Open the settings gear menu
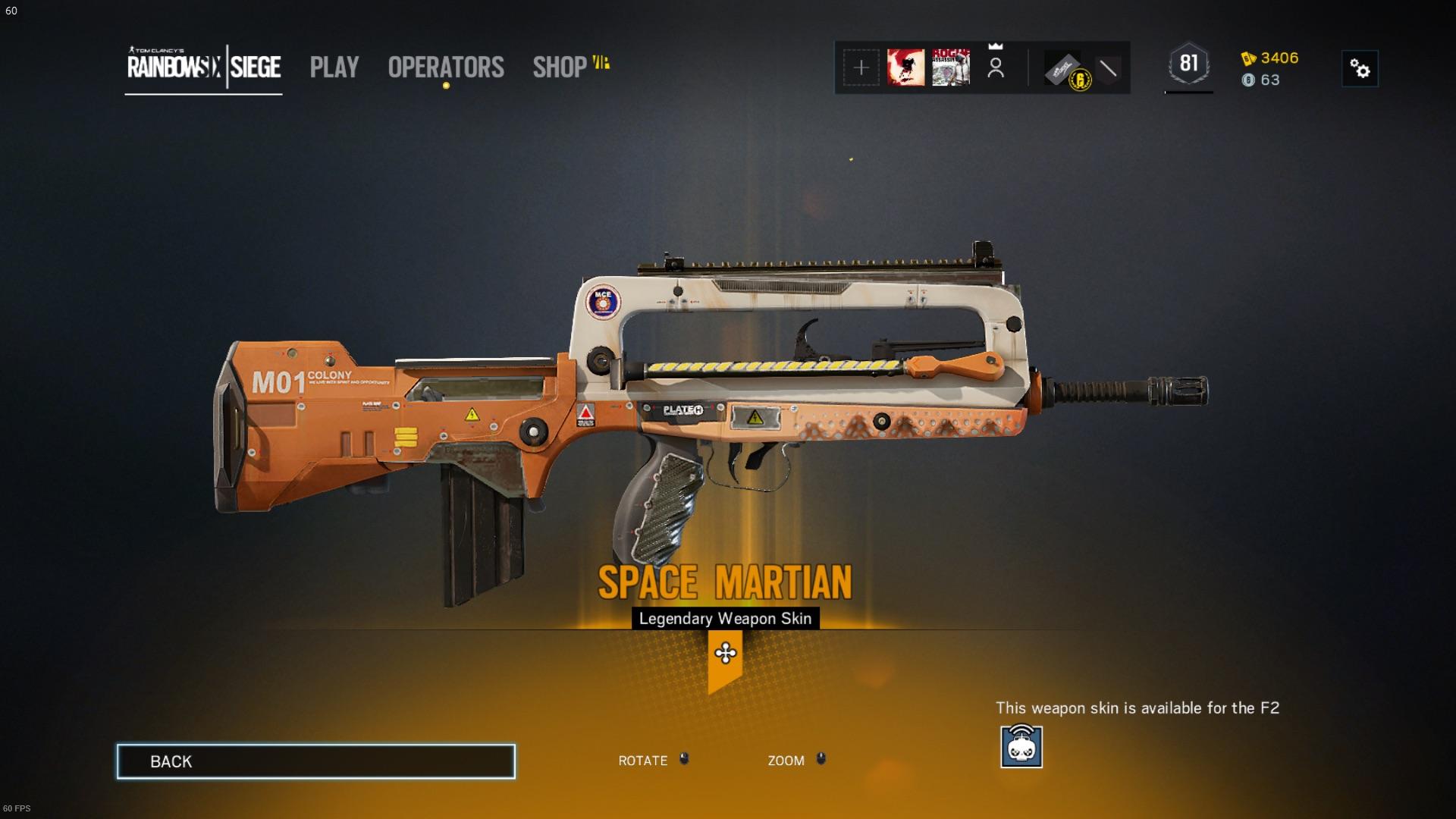 coord(1360,68)
